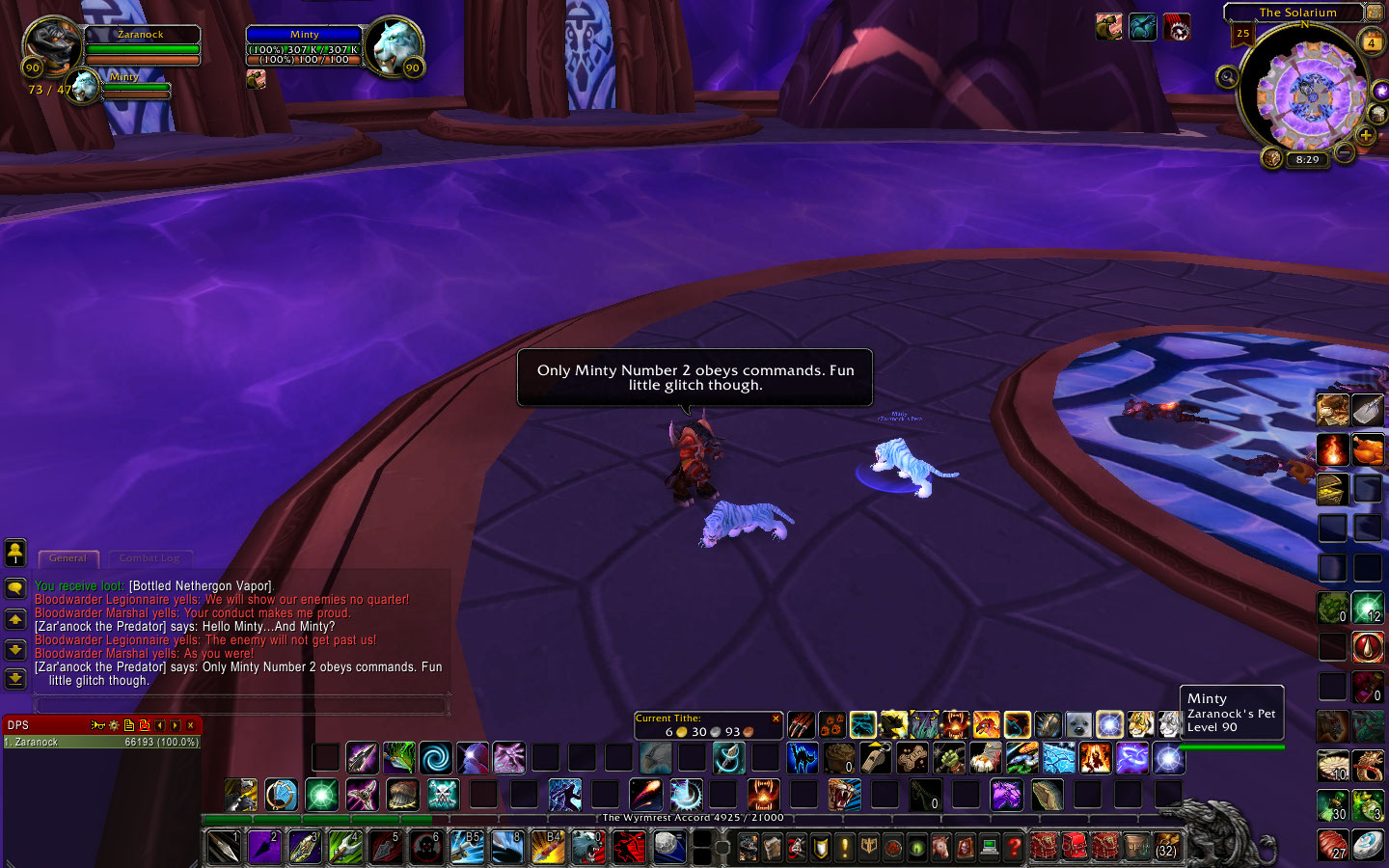The width and height of the screenshot is (1389, 868).
Task: Open the quest log exclamation mark icon
Action: pos(845,848)
